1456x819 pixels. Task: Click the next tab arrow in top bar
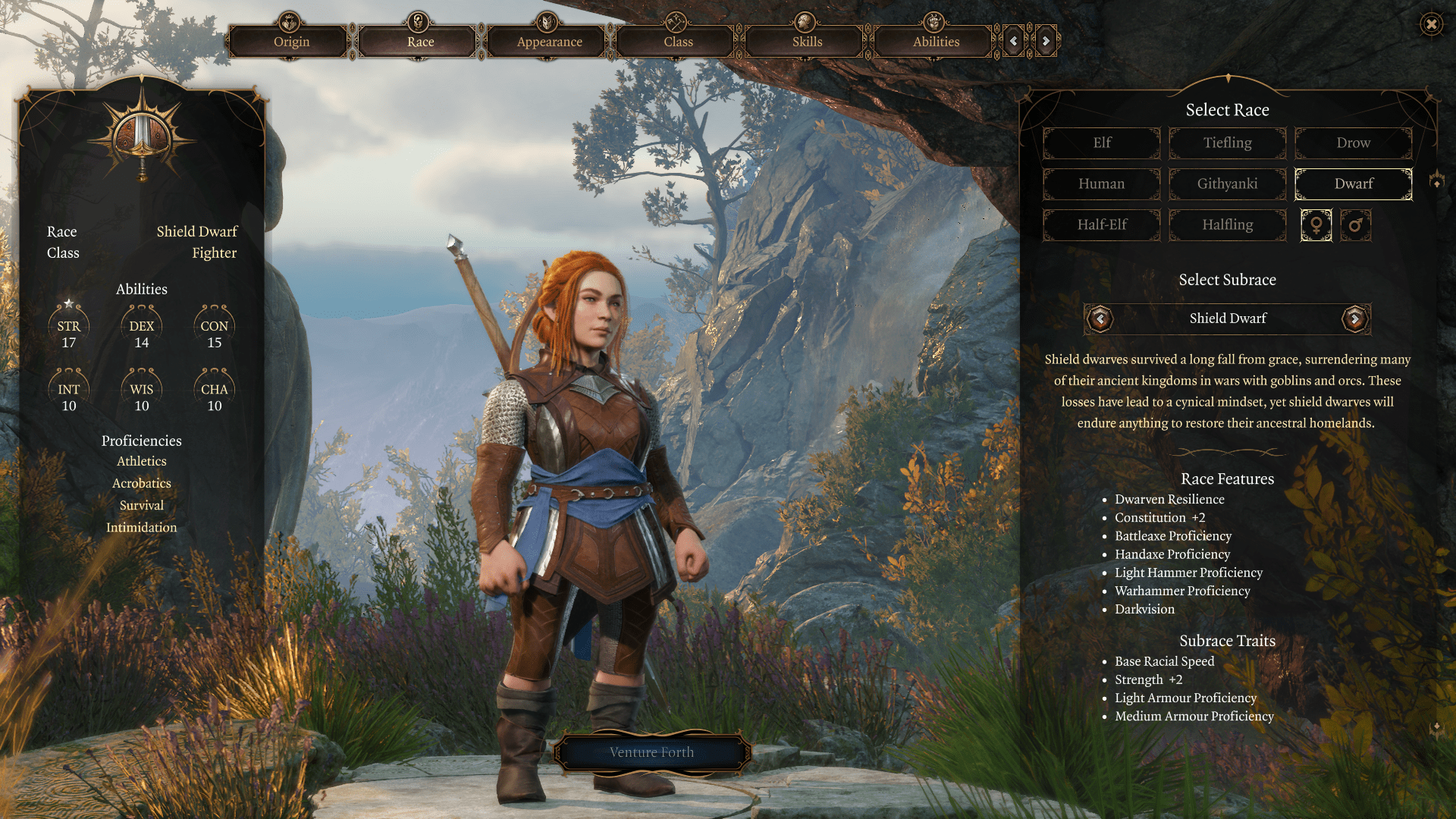point(1046,41)
